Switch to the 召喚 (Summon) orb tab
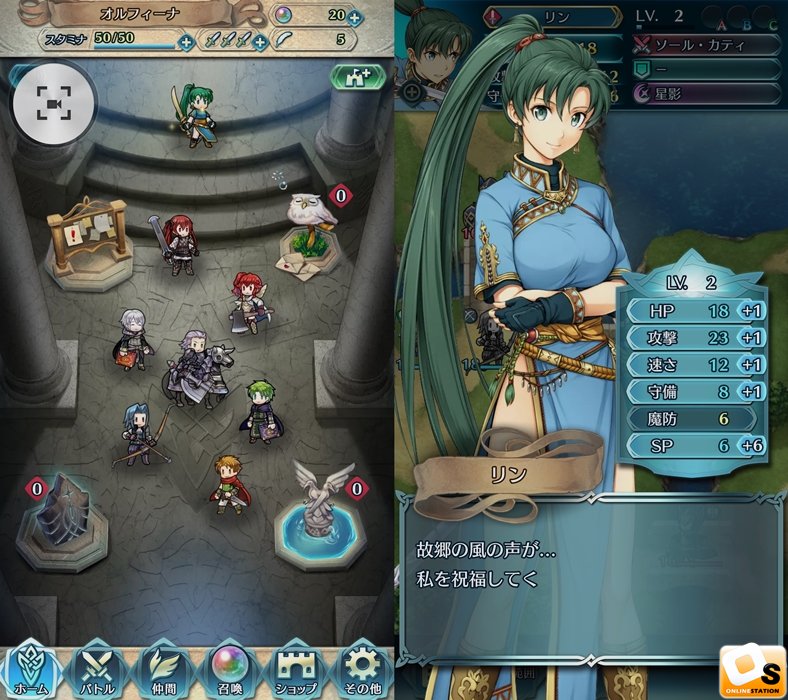 (x=230, y=668)
